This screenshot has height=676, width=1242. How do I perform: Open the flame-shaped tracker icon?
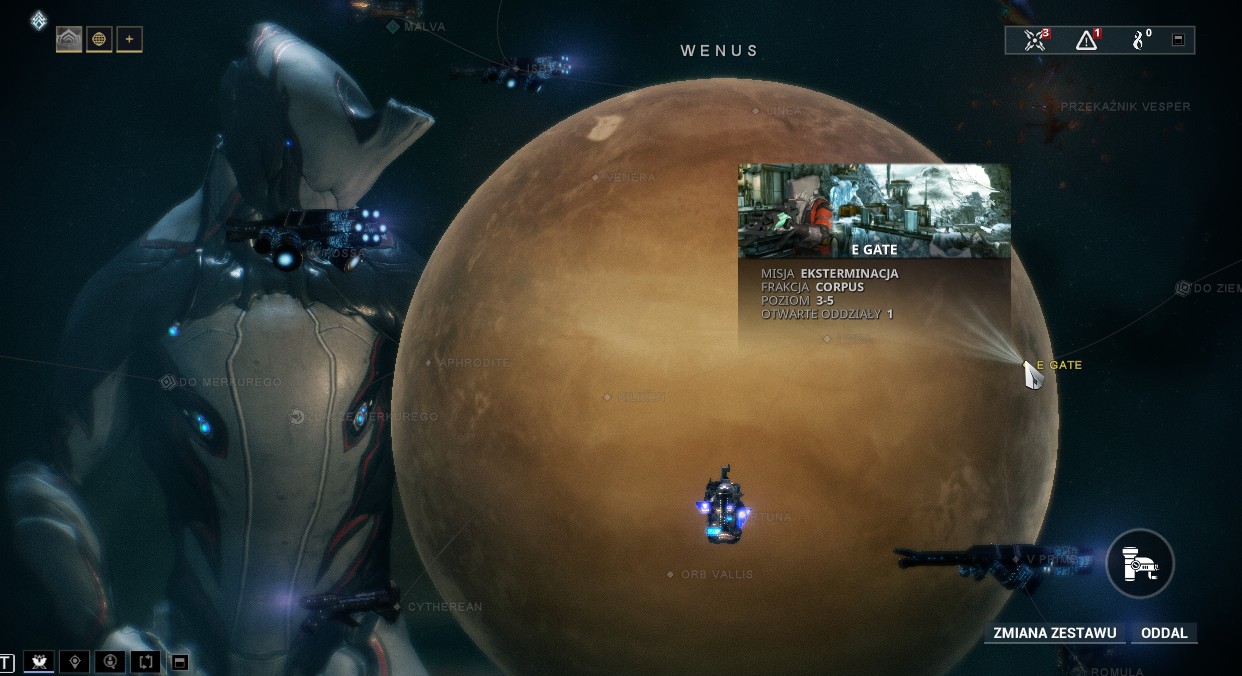point(1140,40)
